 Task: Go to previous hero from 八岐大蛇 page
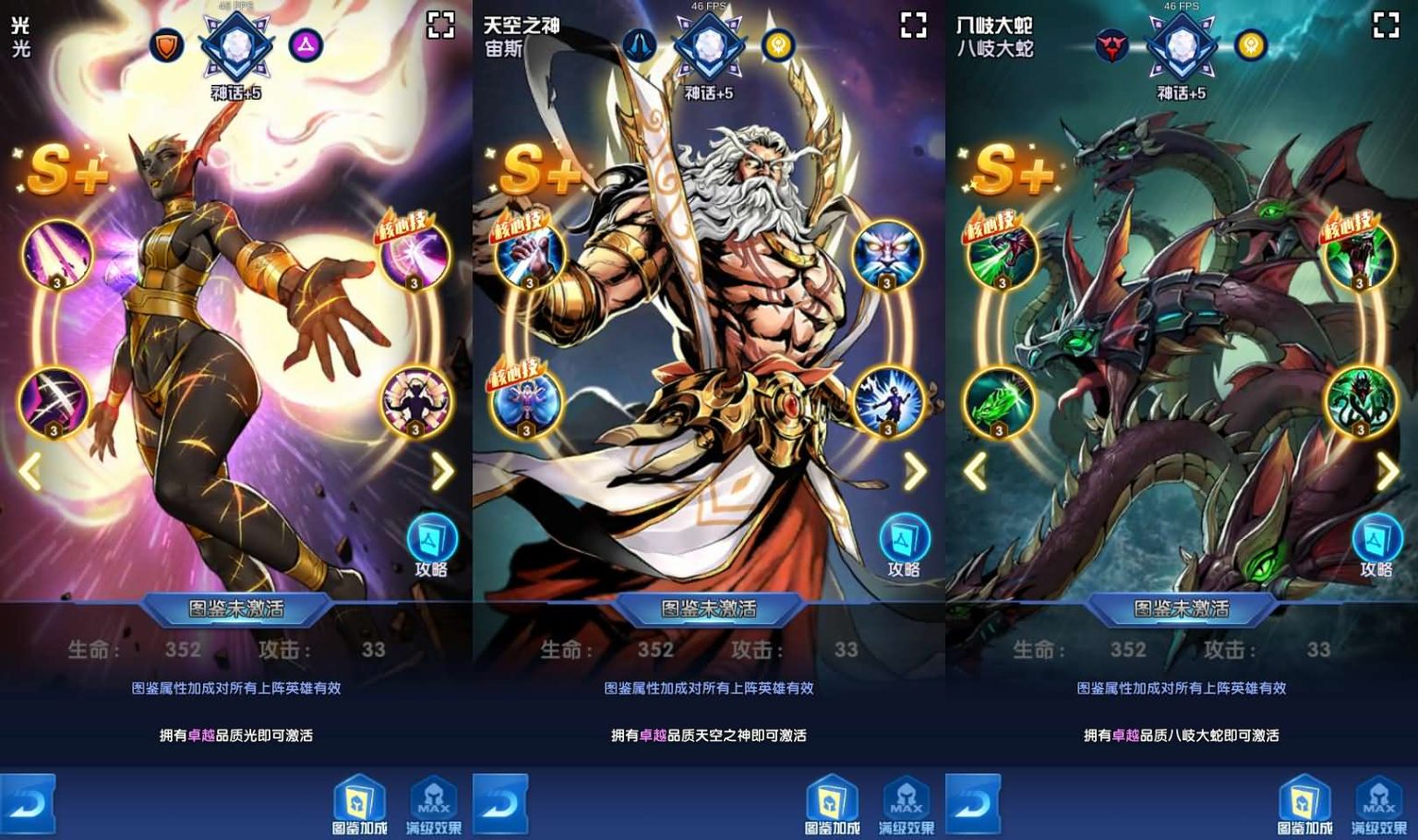tap(975, 472)
